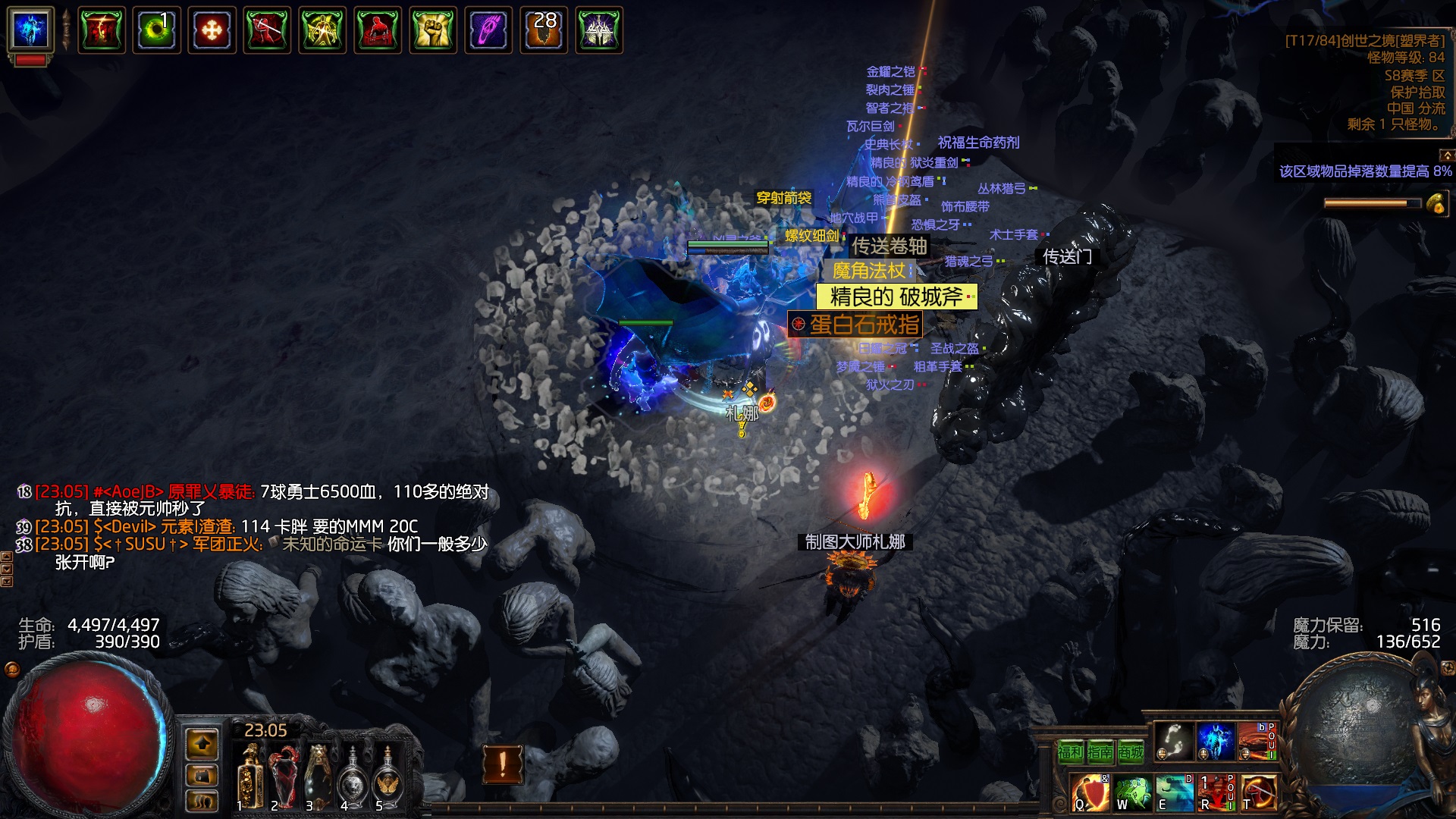This screenshot has height=819, width=1456.
Task: Pick up the 精良的 破城斧 item label
Action: coord(896,297)
